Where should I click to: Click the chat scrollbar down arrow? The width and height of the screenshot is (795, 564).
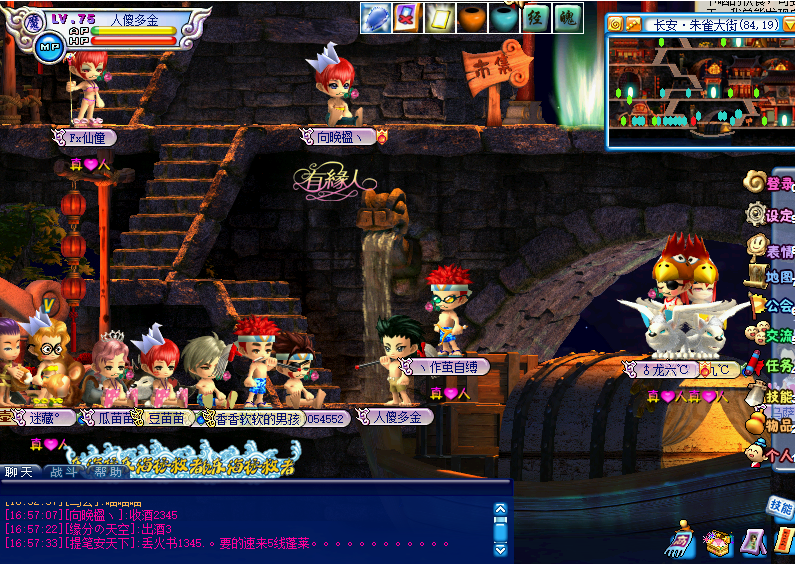pos(501,549)
